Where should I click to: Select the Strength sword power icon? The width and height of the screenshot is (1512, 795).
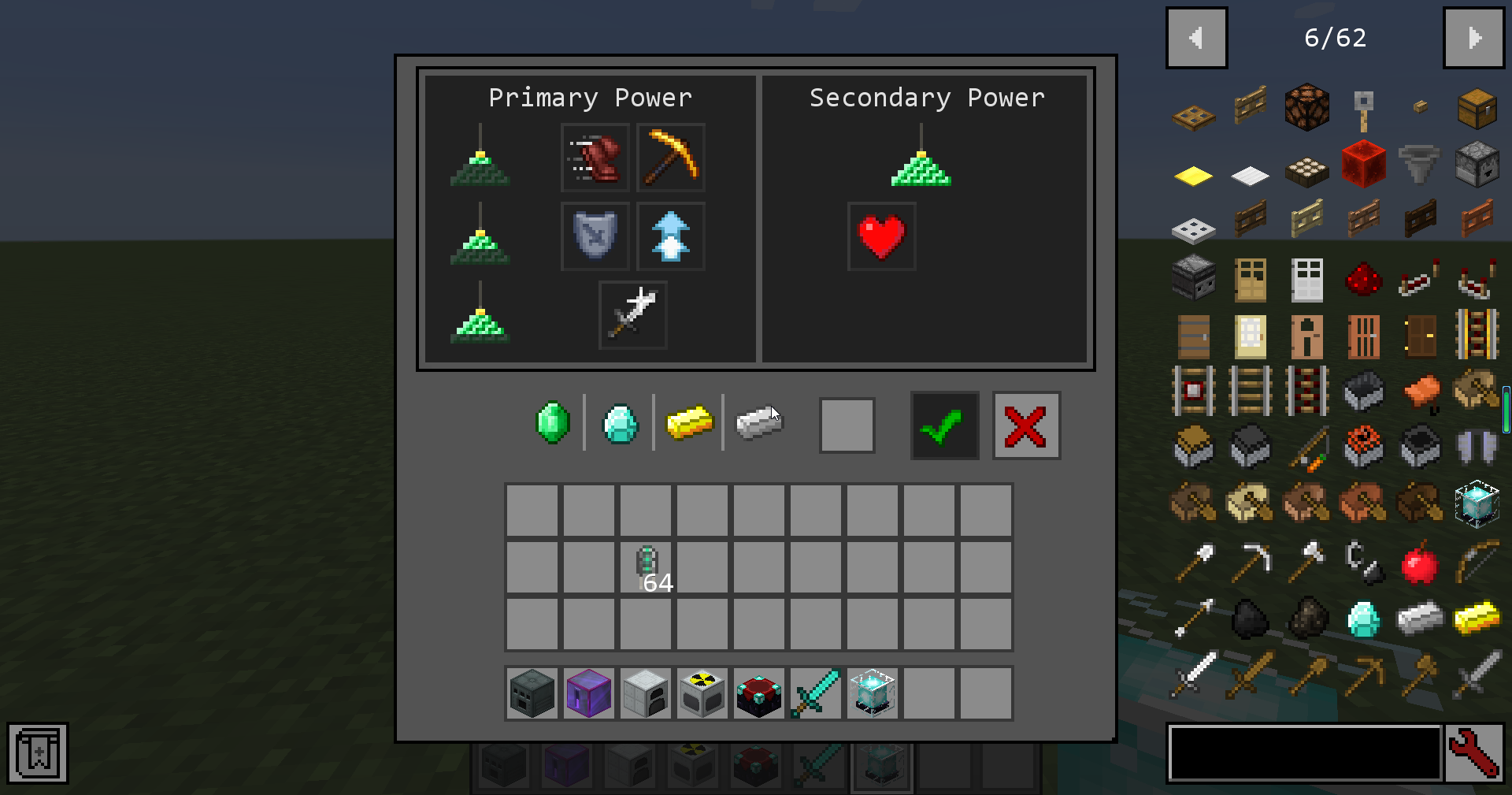(x=632, y=314)
